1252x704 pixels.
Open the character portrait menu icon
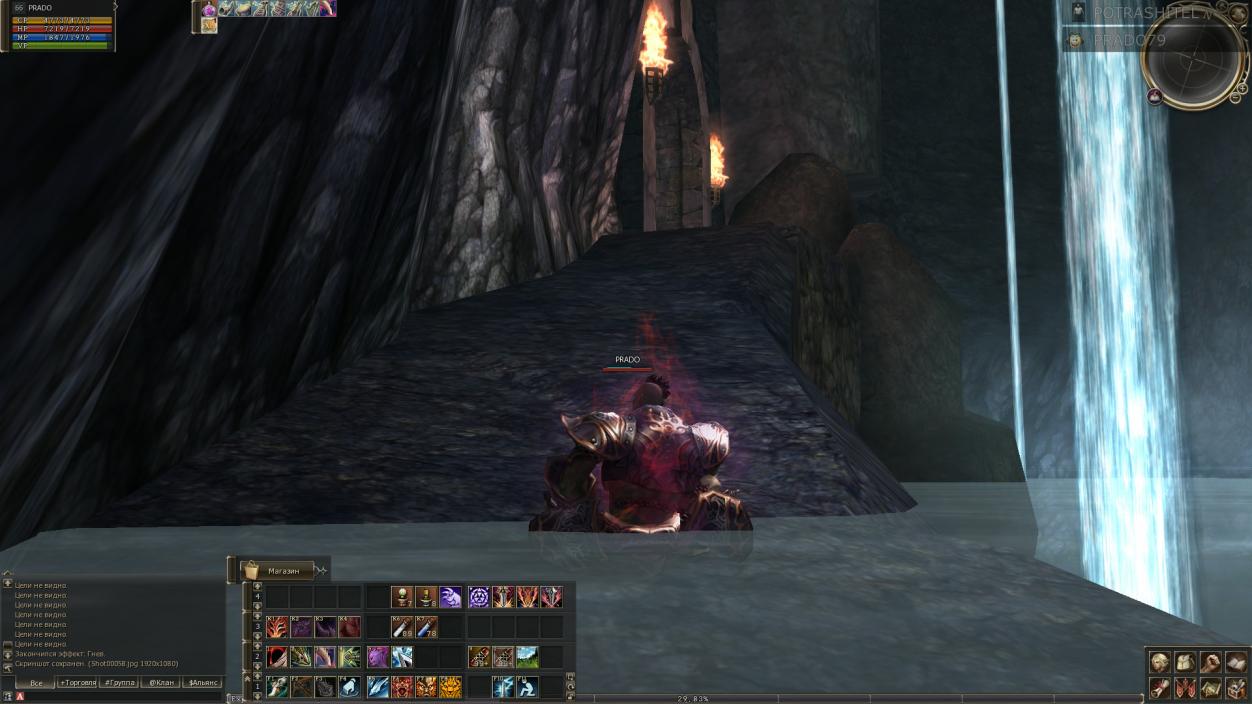[1159, 662]
